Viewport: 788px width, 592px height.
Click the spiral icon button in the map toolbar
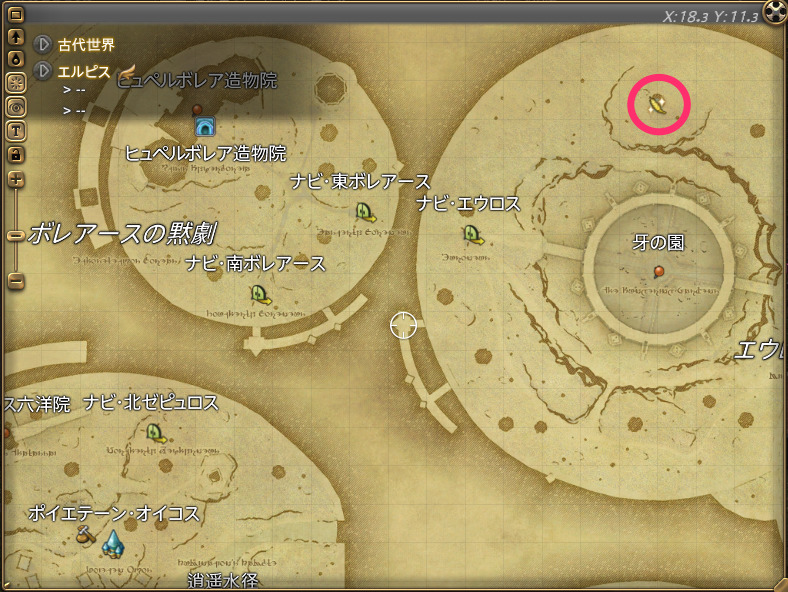[x=16, y=106]
